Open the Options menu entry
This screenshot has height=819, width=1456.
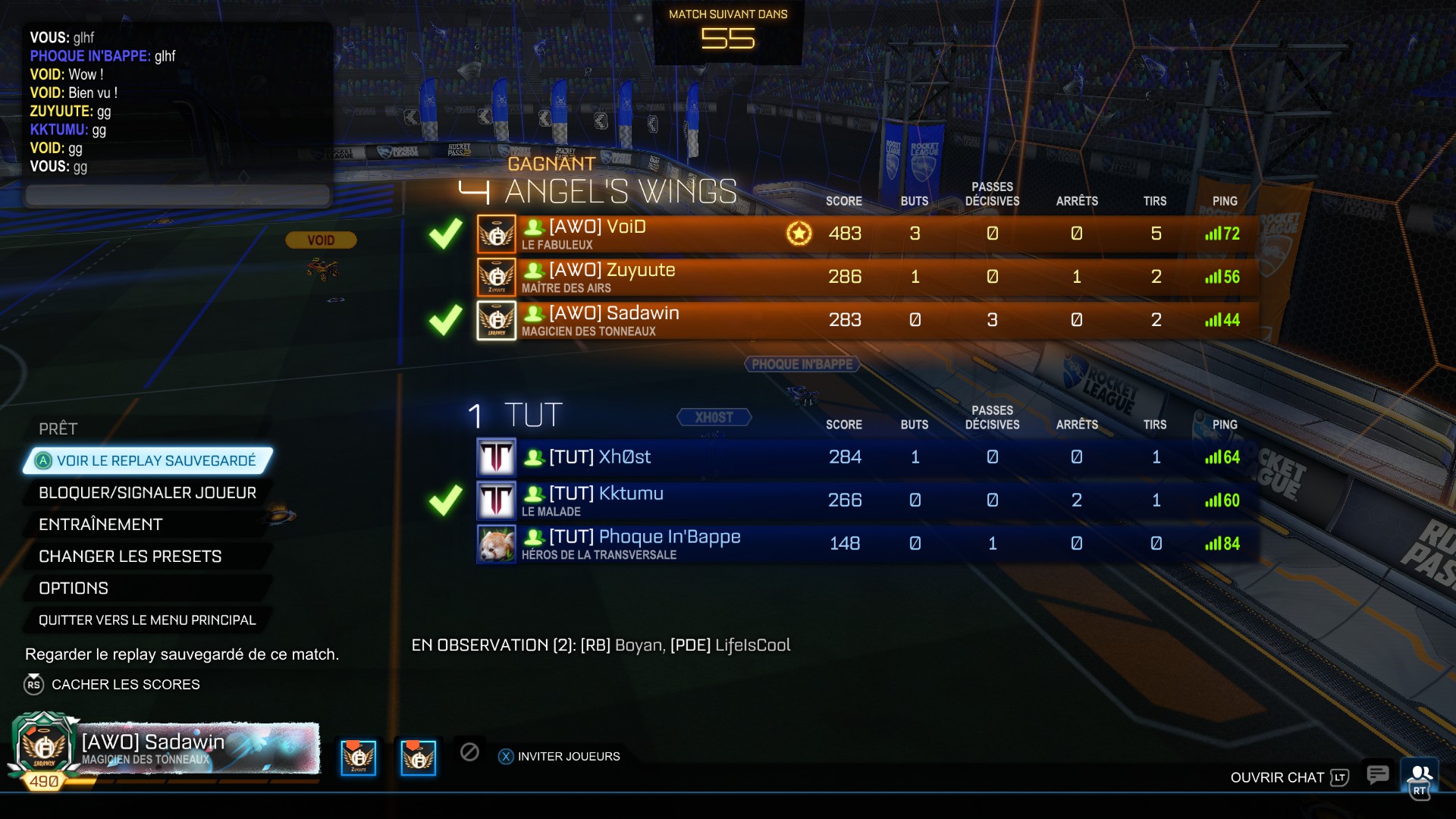point(74,588)
